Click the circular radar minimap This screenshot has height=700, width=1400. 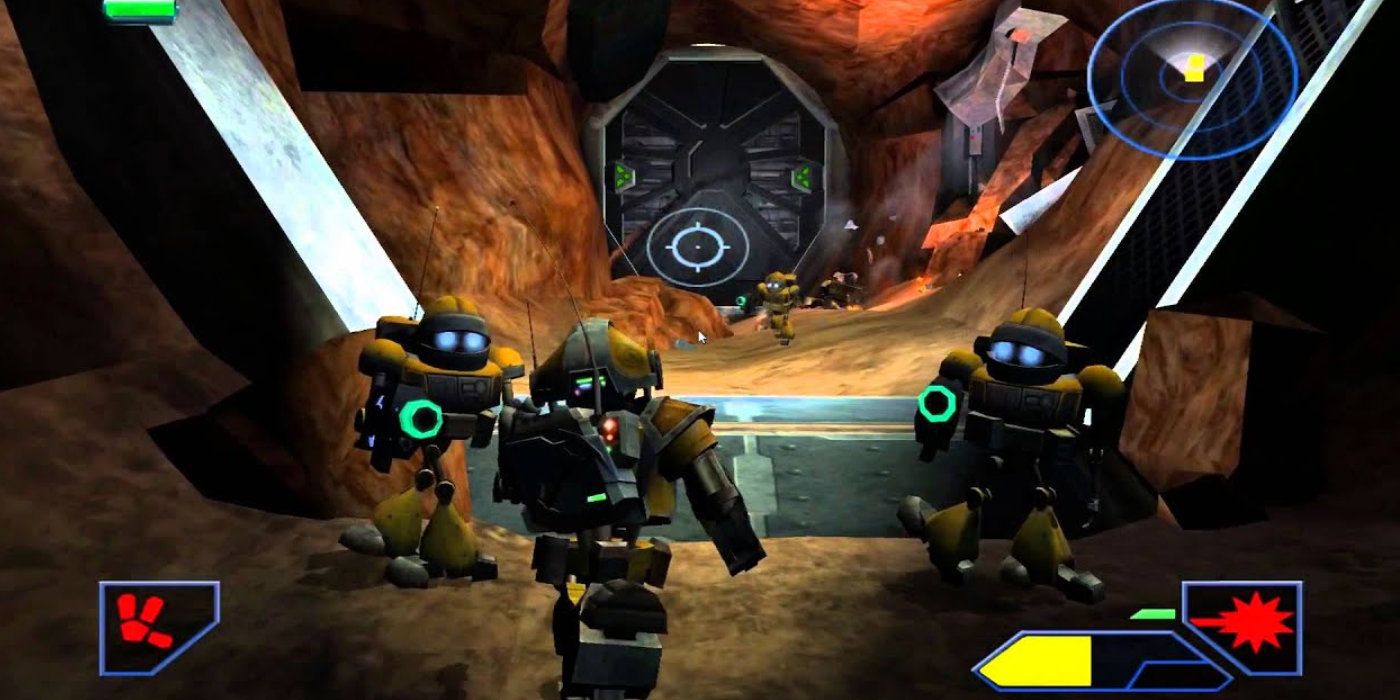click(1192, 77)
